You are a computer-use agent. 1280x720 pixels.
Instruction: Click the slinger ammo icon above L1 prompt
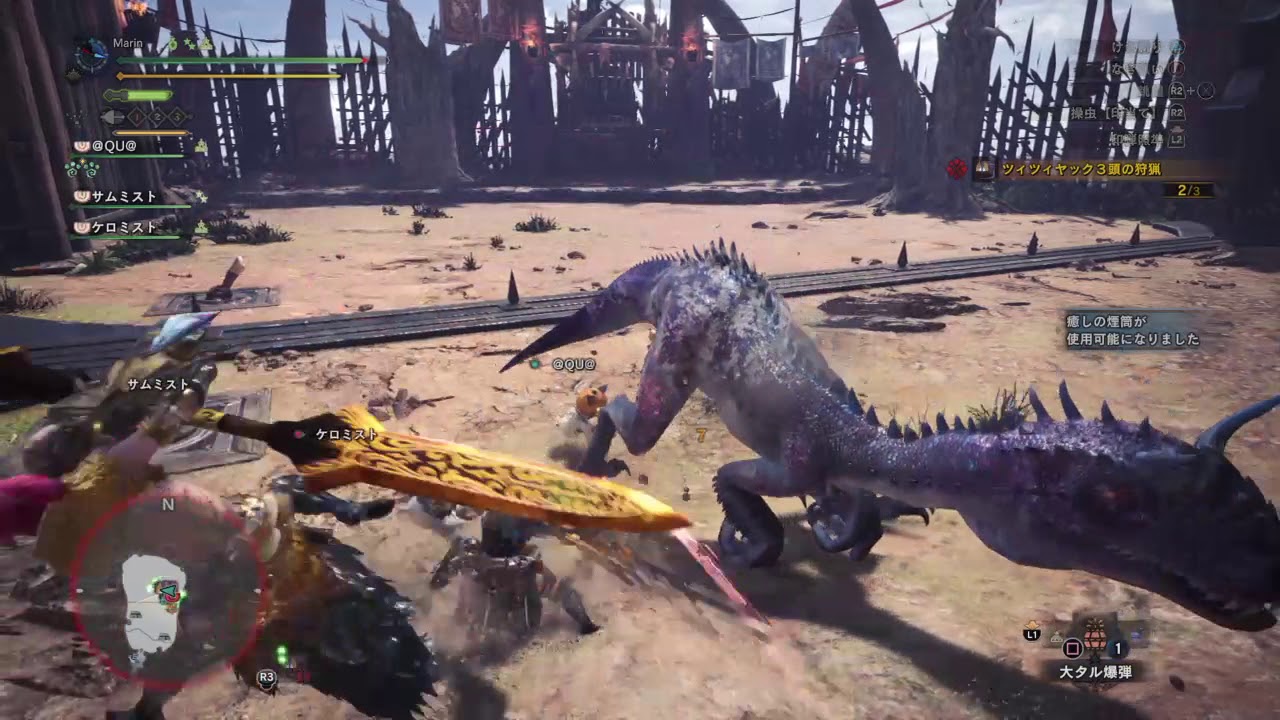click(1033, 626)
